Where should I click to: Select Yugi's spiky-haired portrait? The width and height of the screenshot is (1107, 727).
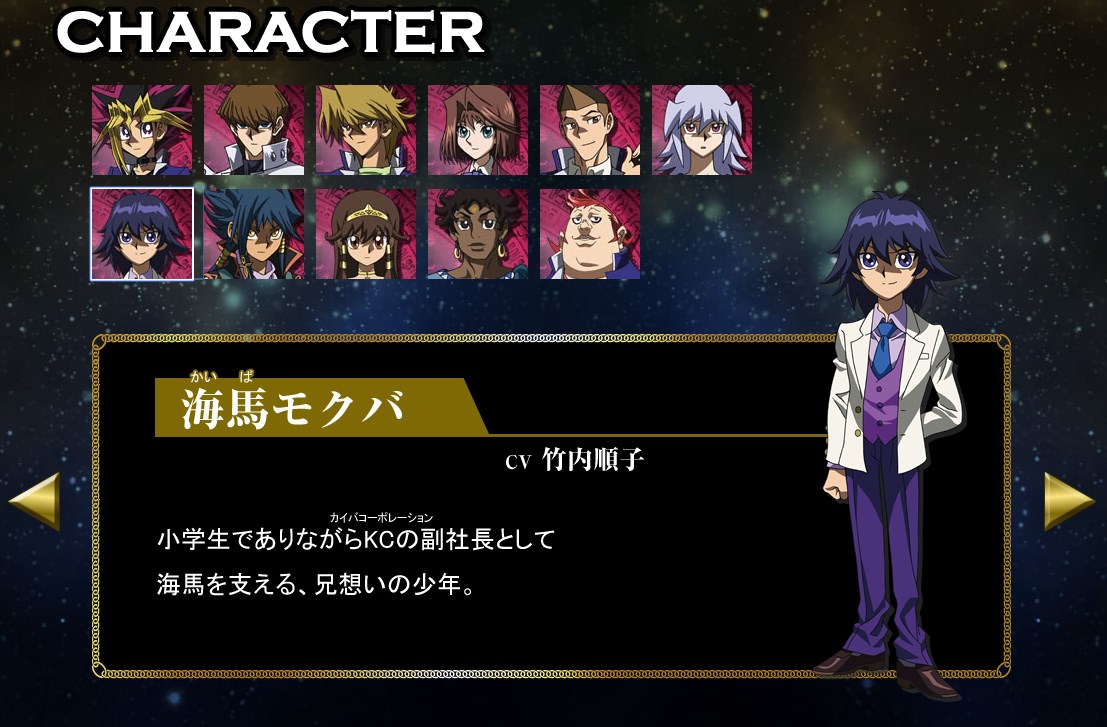[142, 130]
